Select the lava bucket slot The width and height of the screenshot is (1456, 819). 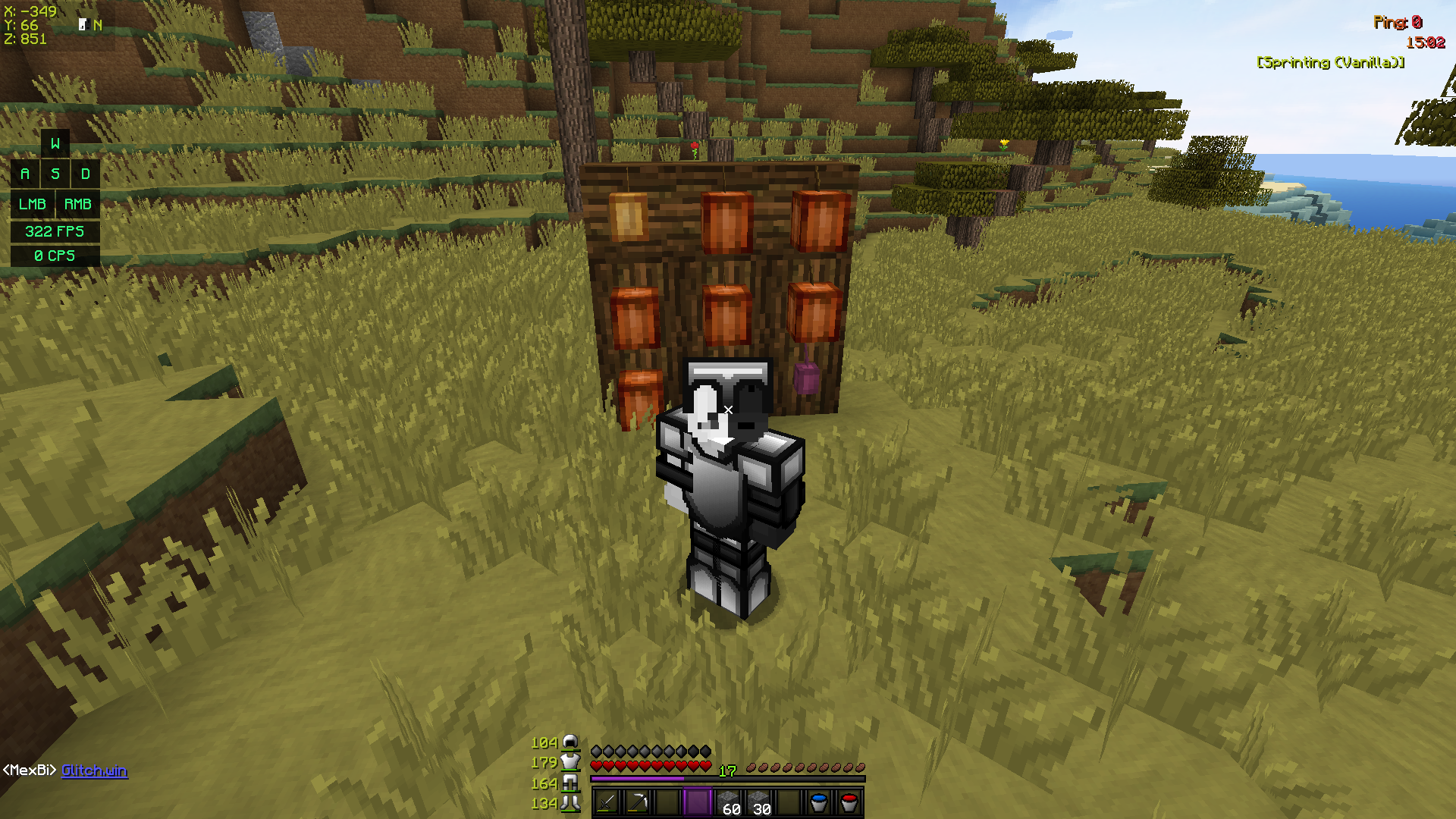(849, 802)
